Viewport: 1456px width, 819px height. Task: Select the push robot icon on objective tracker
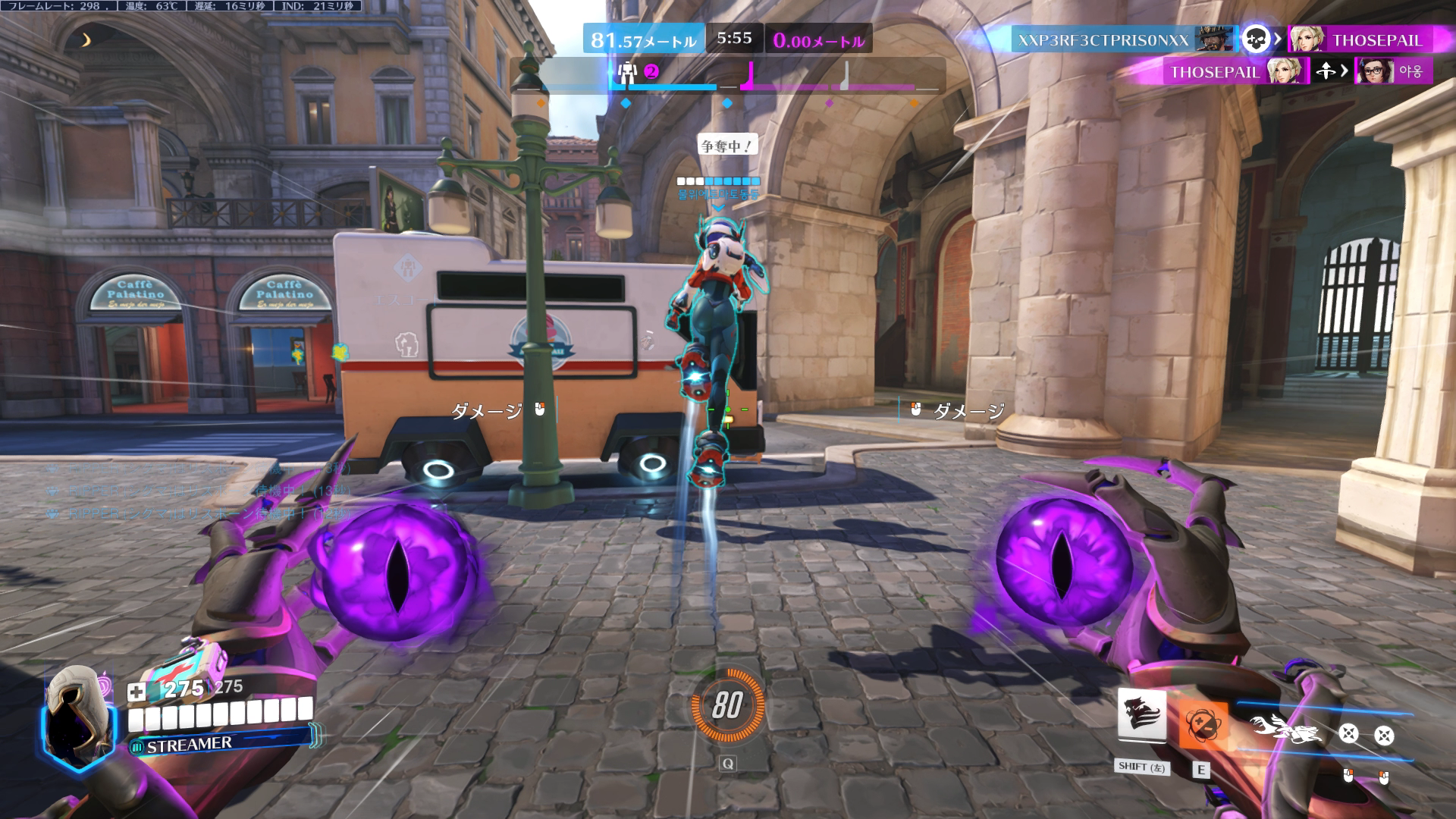[627, 73]
